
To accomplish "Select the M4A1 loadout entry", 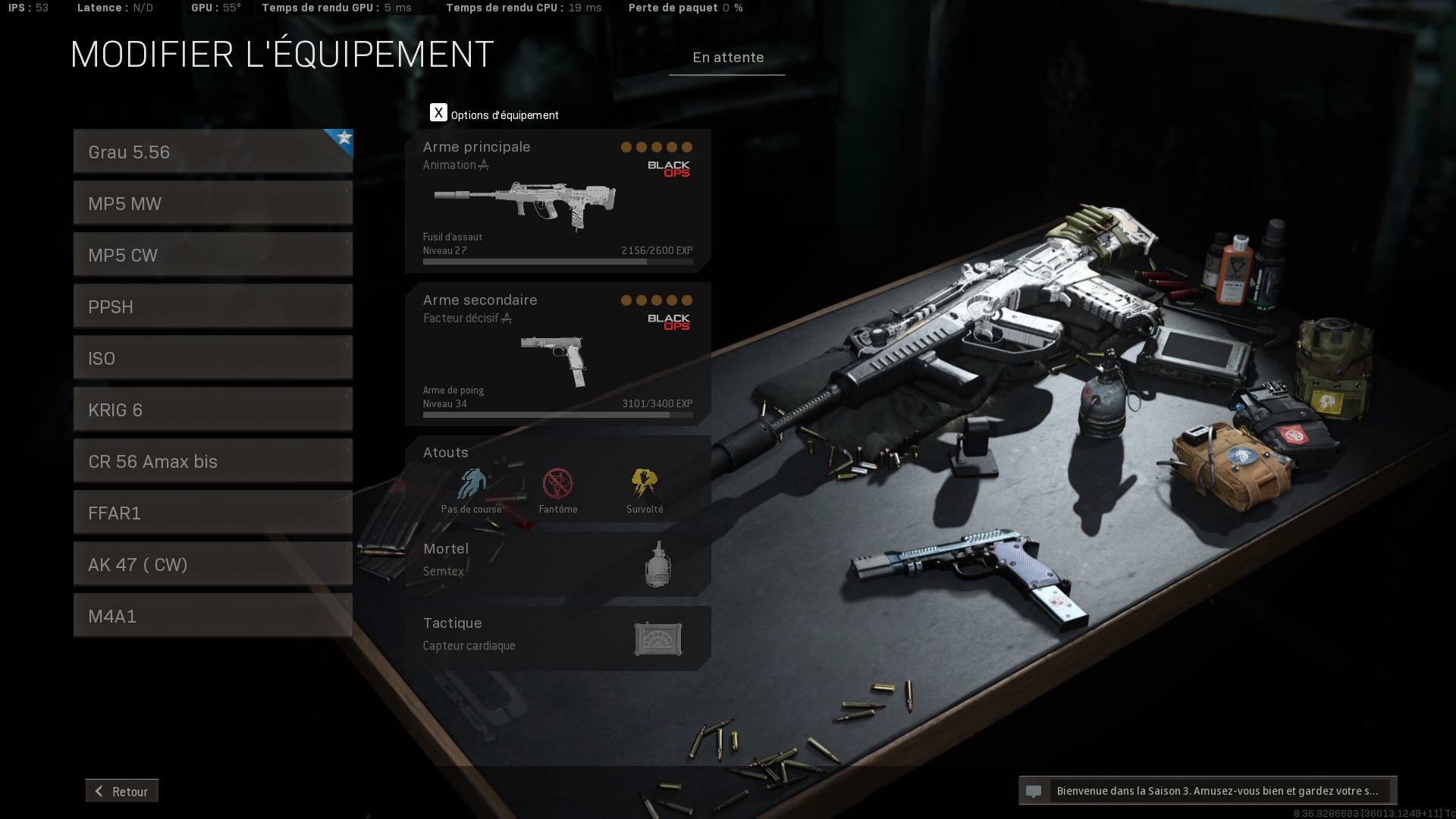I will pos(212,616).
